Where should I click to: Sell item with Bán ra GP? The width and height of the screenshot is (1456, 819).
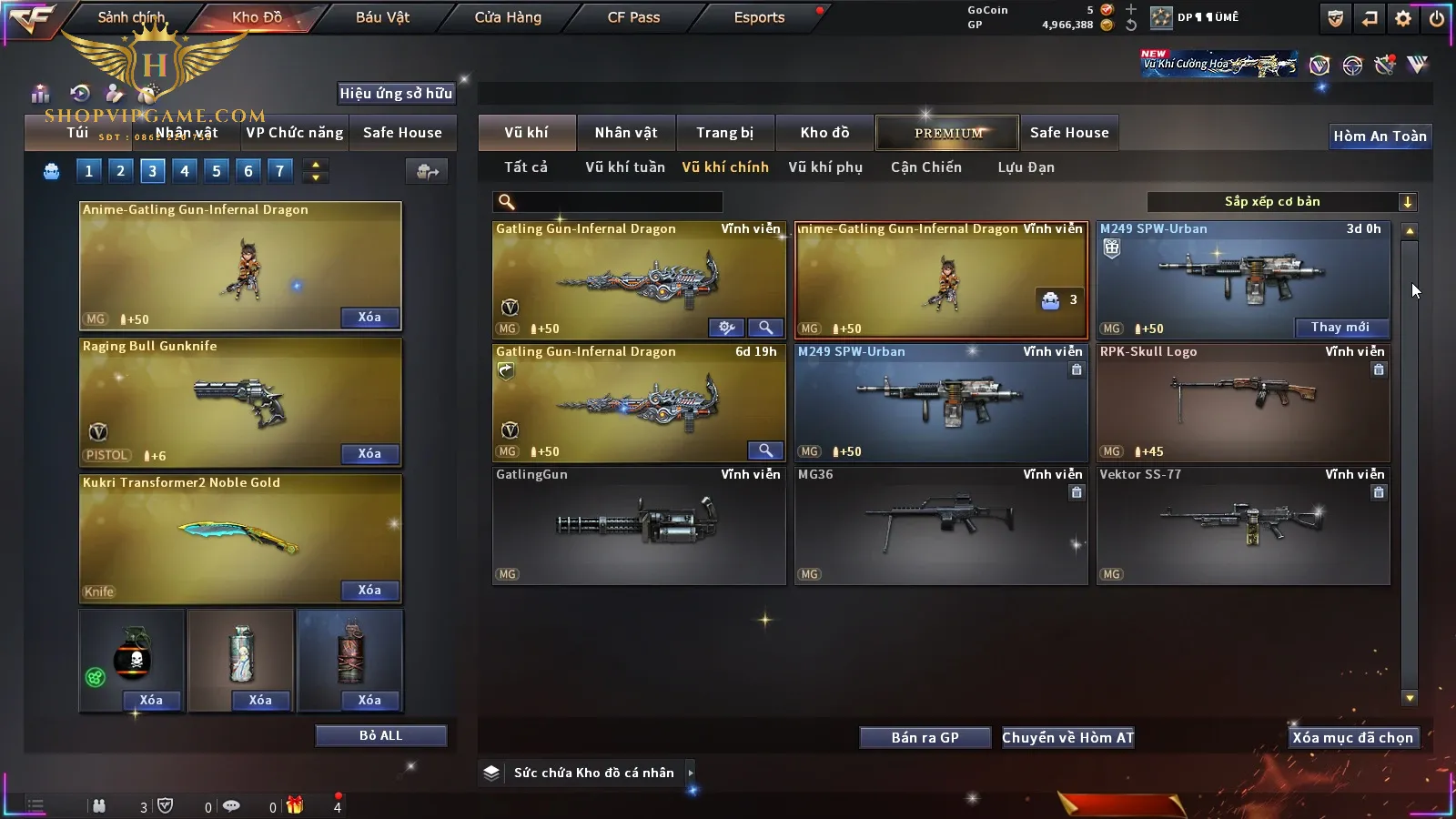pos(925,738)
